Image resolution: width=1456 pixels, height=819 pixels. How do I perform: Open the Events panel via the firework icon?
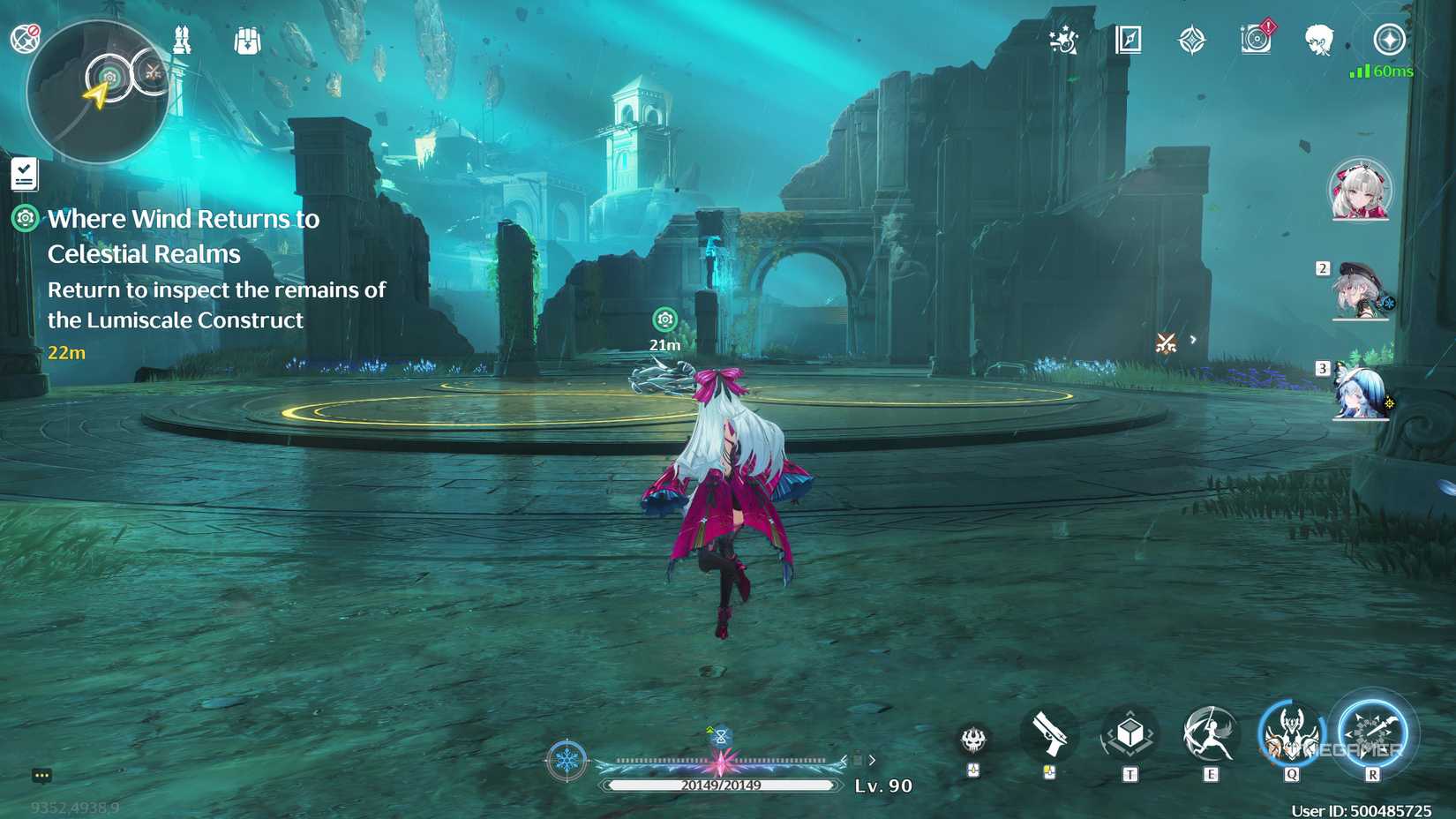tap(1063, 38)
